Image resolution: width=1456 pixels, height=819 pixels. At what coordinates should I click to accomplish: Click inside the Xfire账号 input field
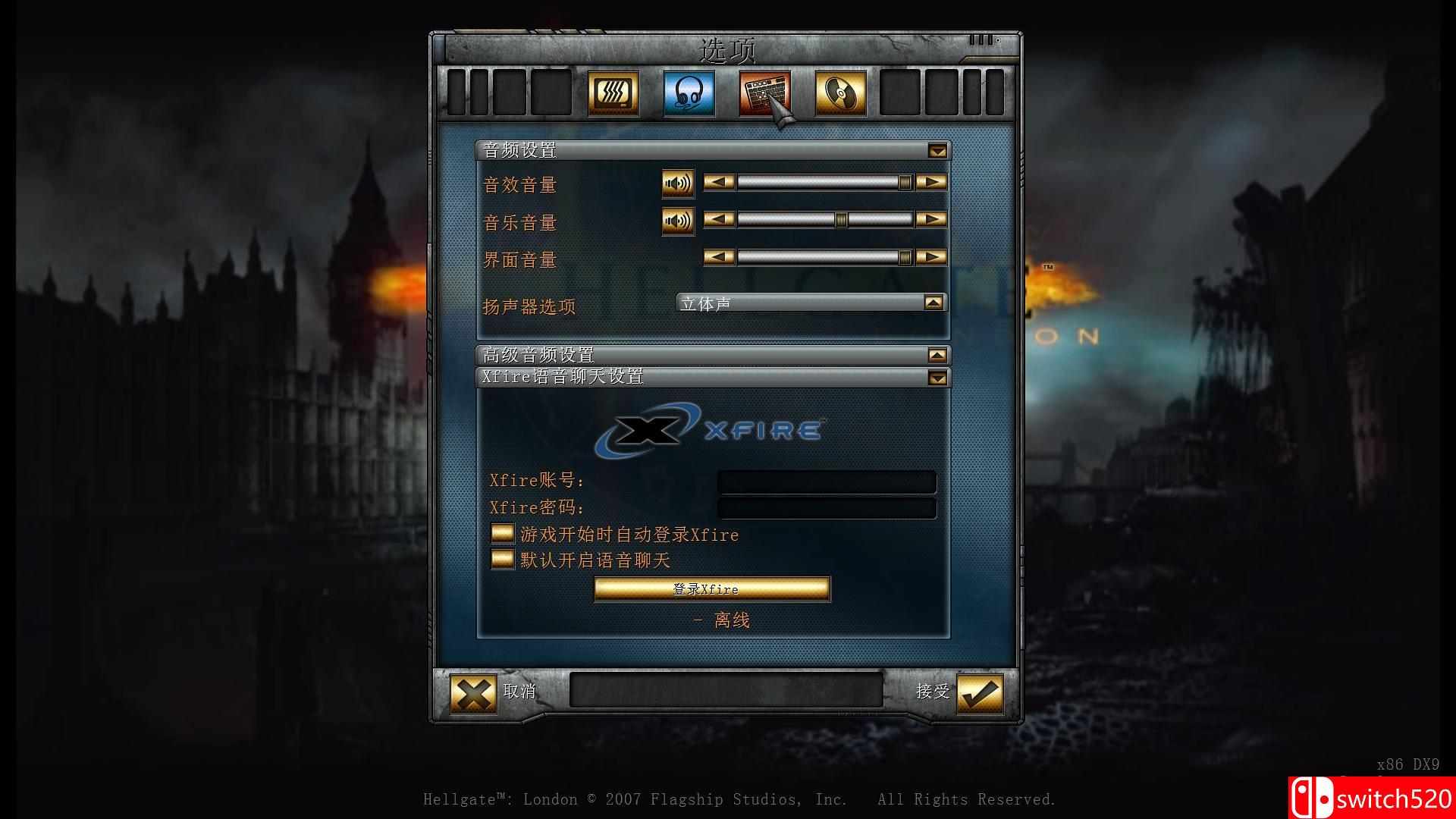coord(827,482)
